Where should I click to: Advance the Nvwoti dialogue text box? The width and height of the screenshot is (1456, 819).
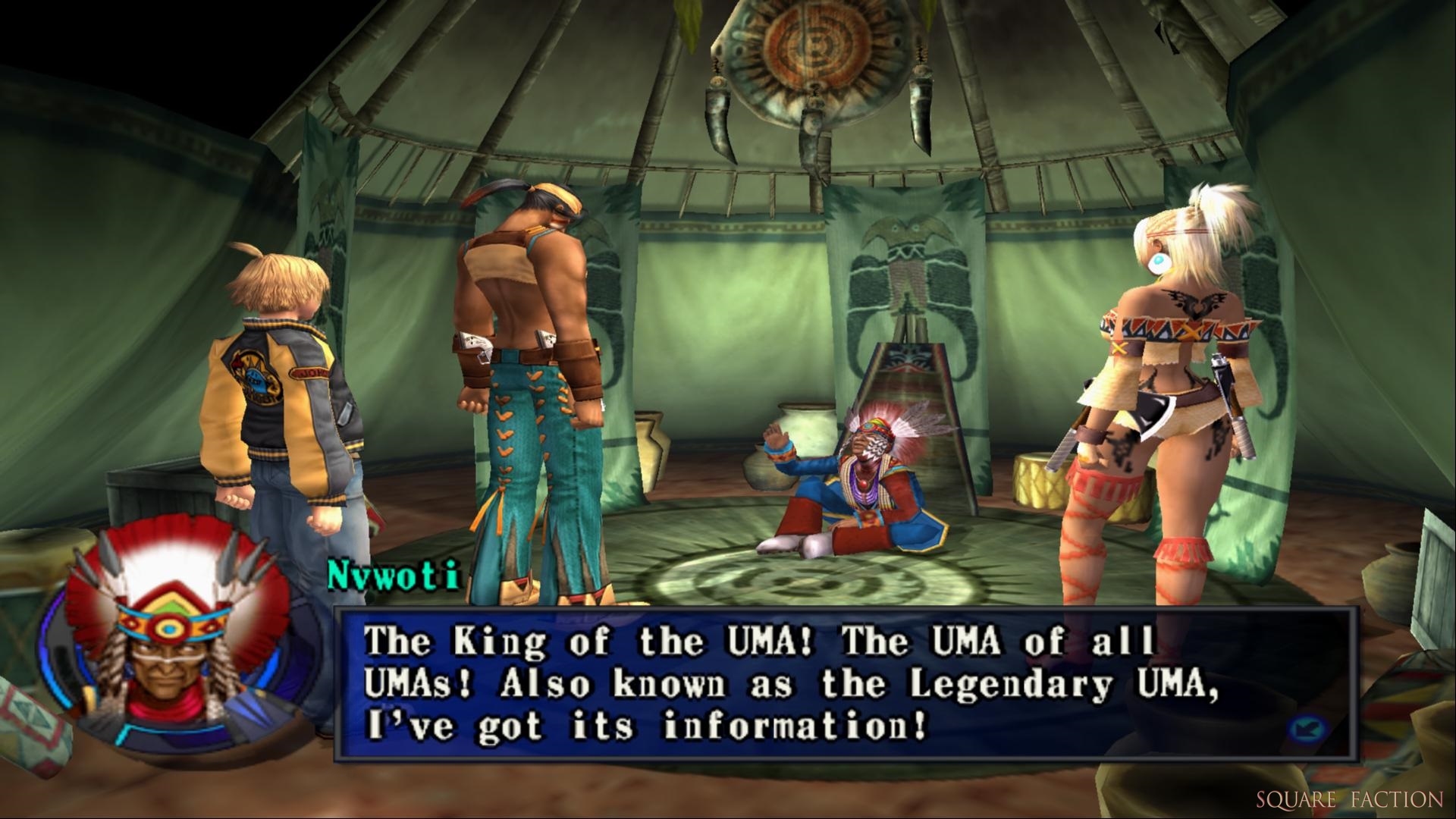[789, 683]
